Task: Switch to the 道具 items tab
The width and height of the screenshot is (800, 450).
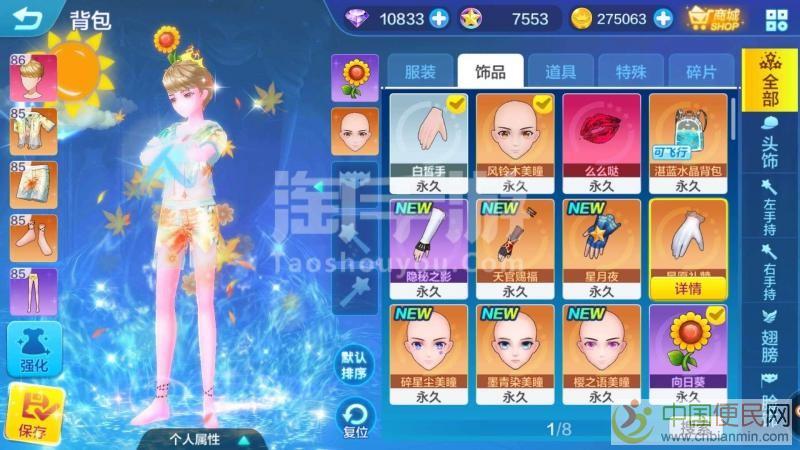Action: 560,71
